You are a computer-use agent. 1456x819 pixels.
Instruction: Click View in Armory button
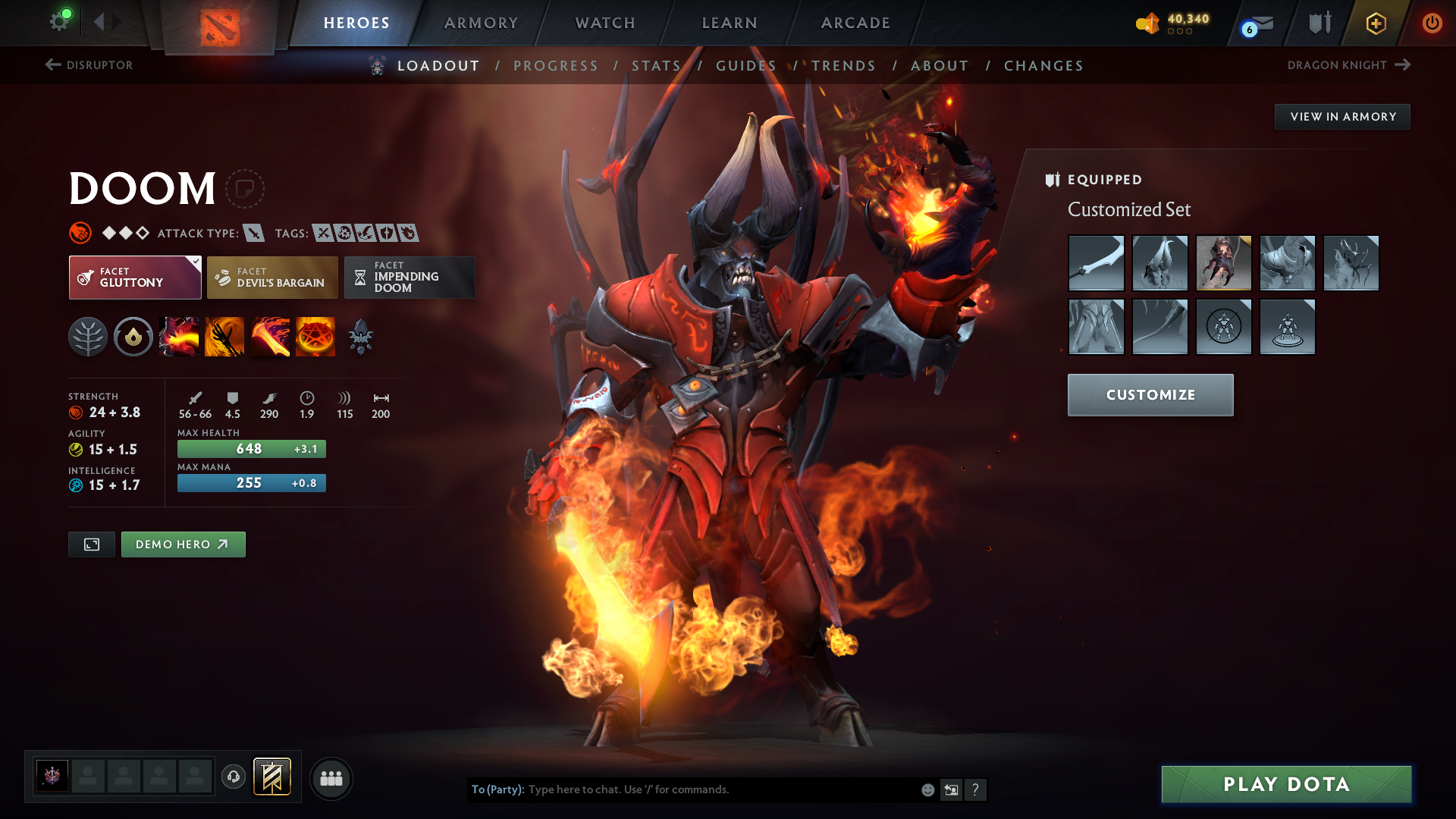[1342, 117]
